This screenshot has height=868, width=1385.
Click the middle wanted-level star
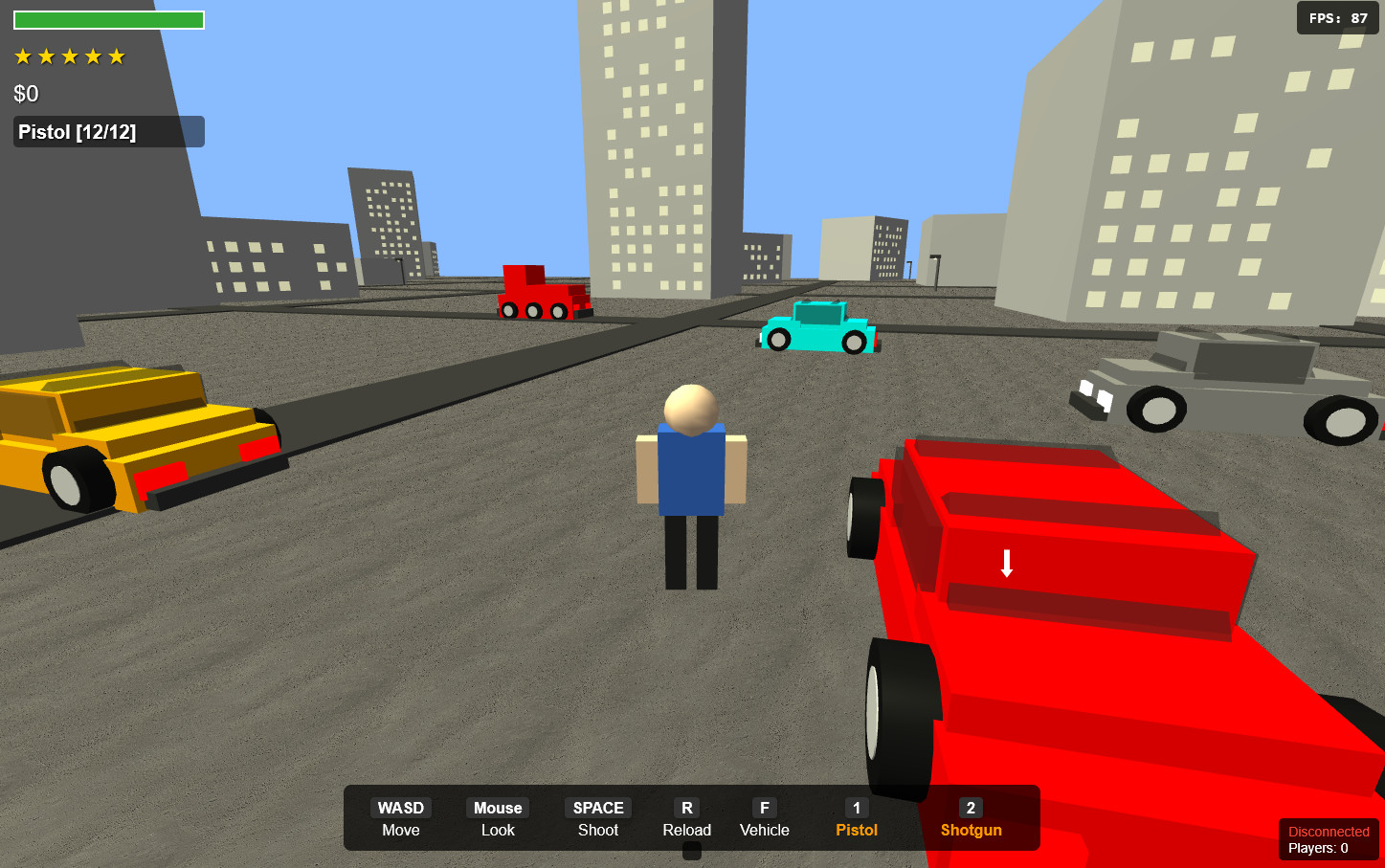[69, 56]
